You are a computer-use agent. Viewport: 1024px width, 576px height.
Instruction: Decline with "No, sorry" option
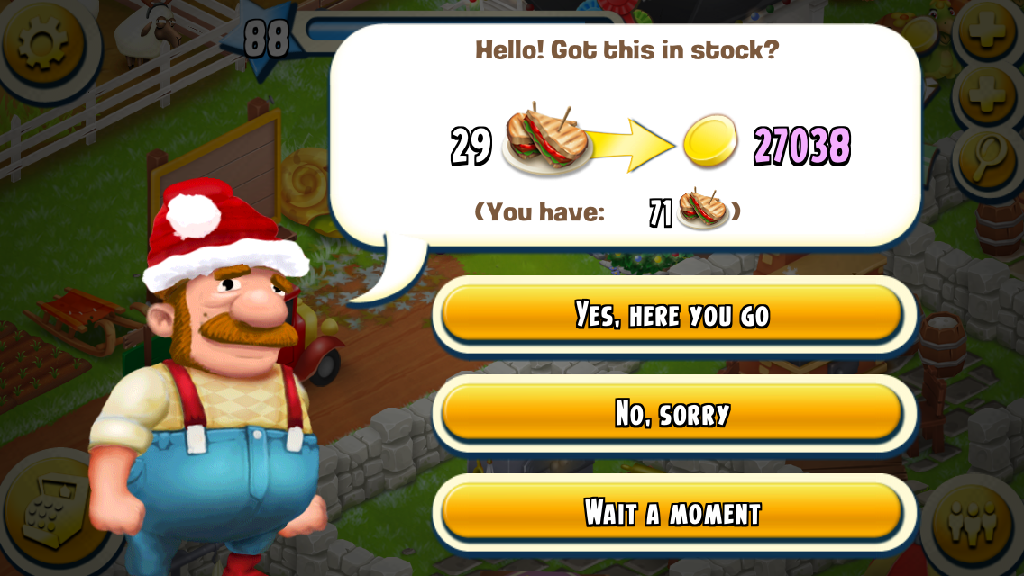click(x=672, y=414)
